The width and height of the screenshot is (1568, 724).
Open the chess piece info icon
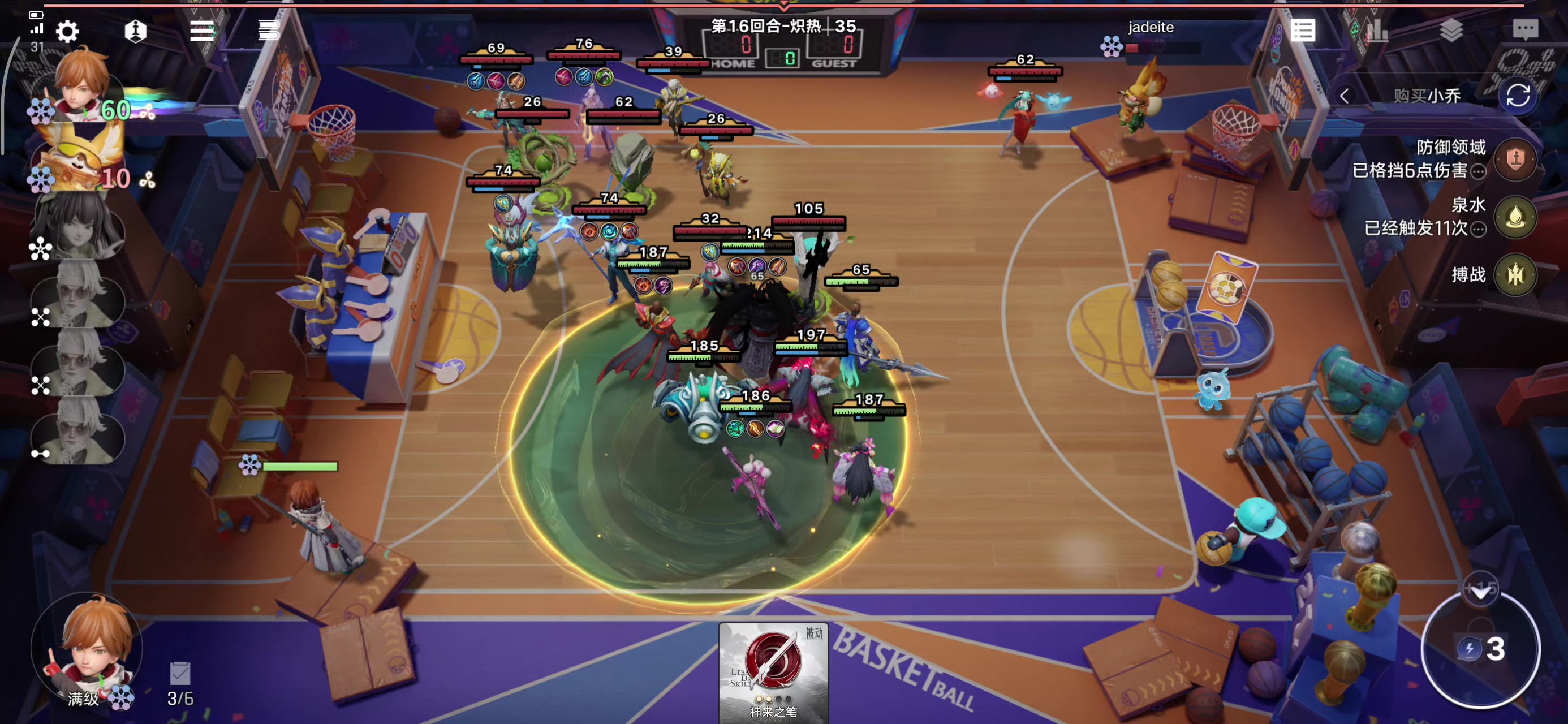point(135,31)
